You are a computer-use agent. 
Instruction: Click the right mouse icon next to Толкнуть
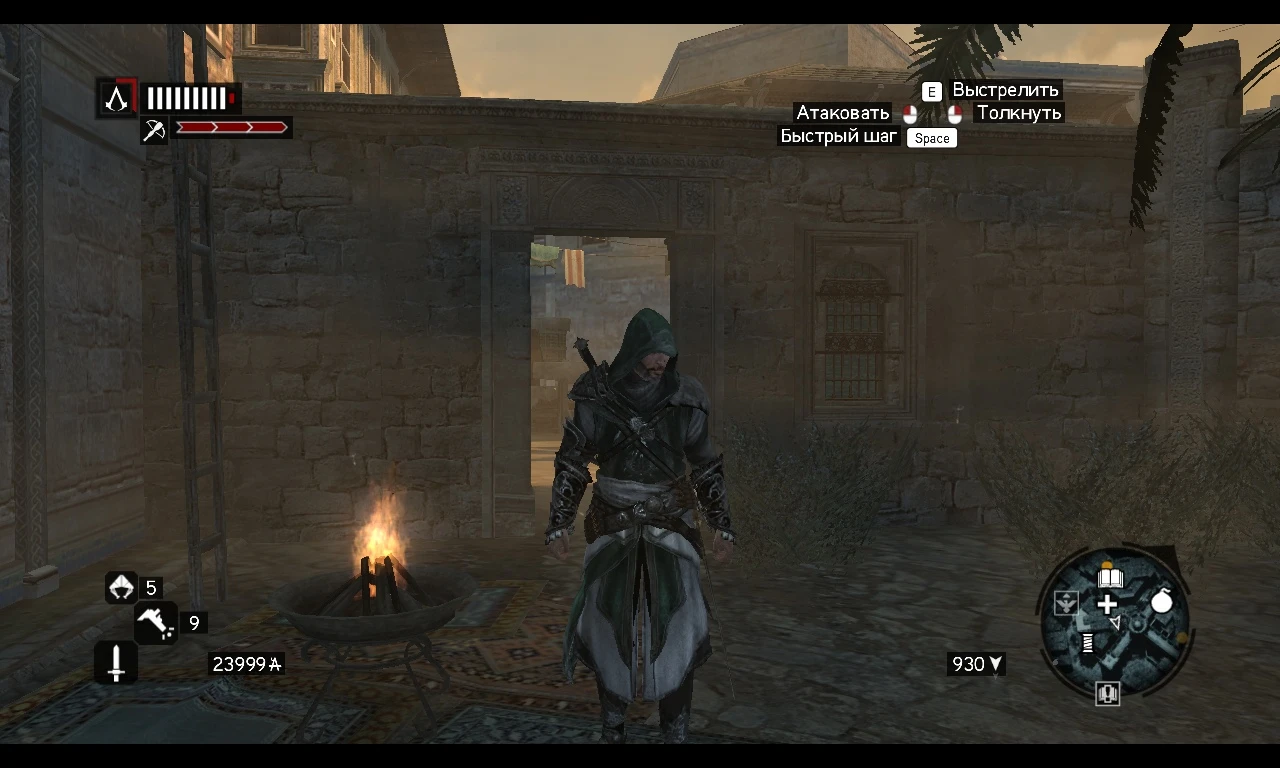point(953,113)
